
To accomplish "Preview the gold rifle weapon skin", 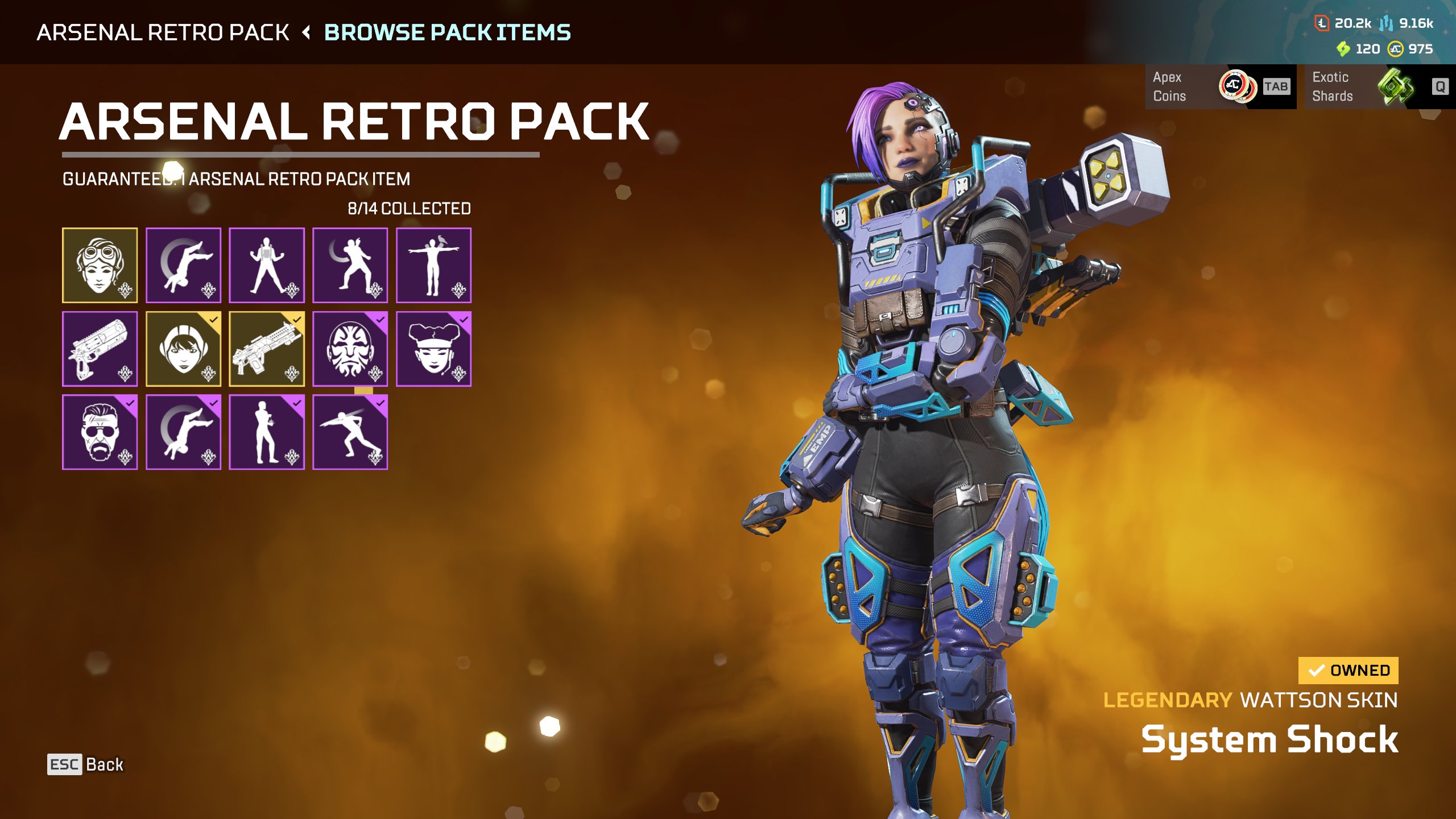I will (x=266, y=349).
